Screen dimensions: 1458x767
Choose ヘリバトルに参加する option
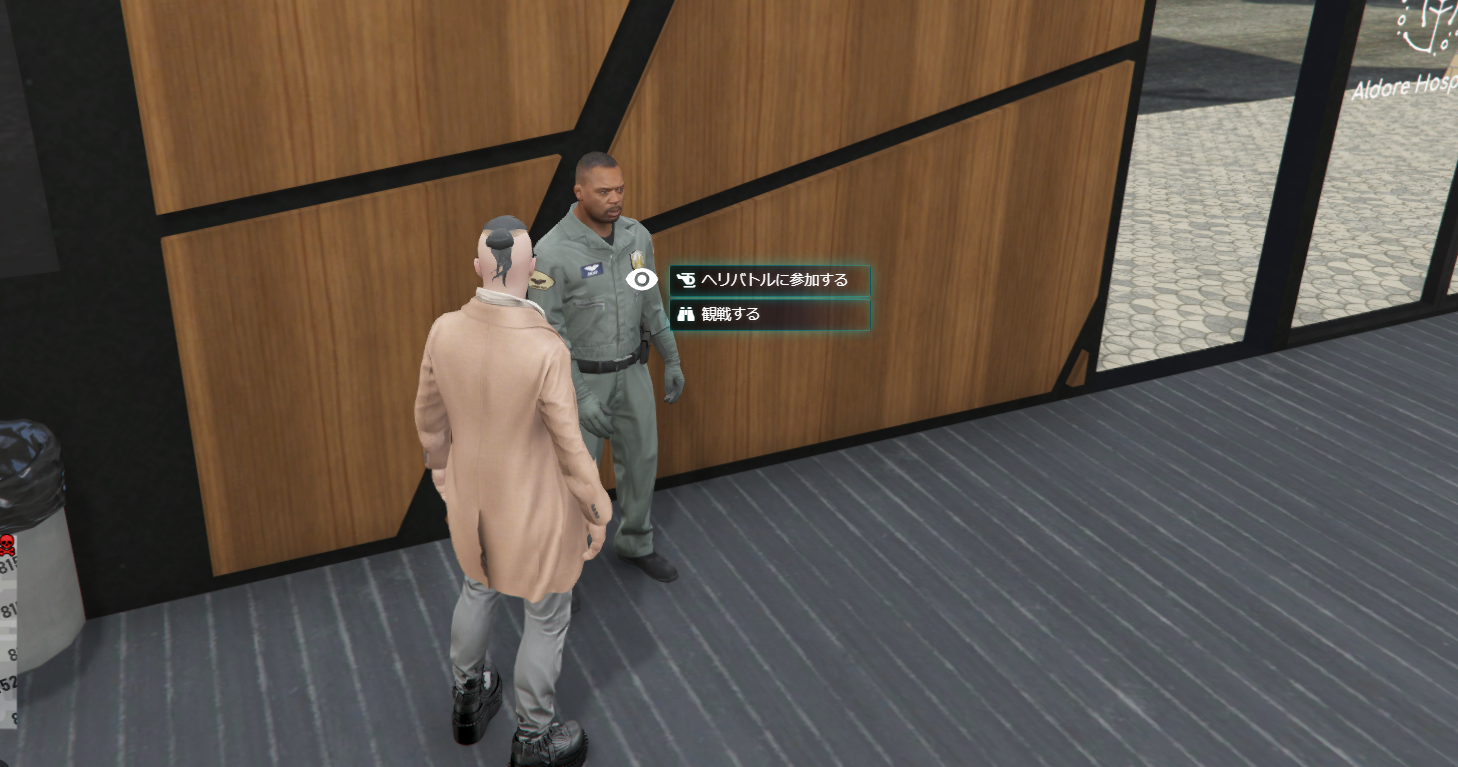[769, 280]
